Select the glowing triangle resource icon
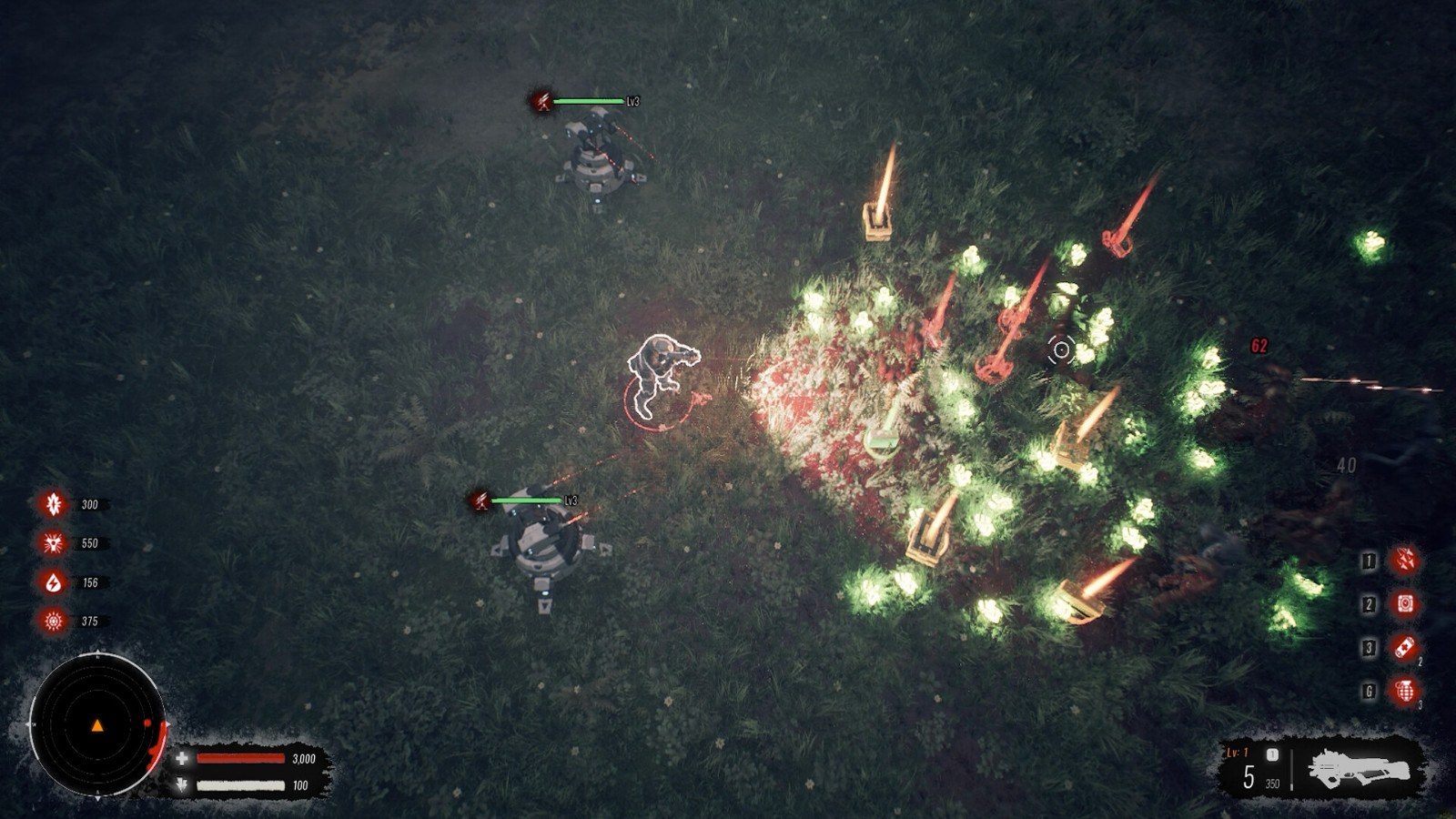 tap(54, 543)
